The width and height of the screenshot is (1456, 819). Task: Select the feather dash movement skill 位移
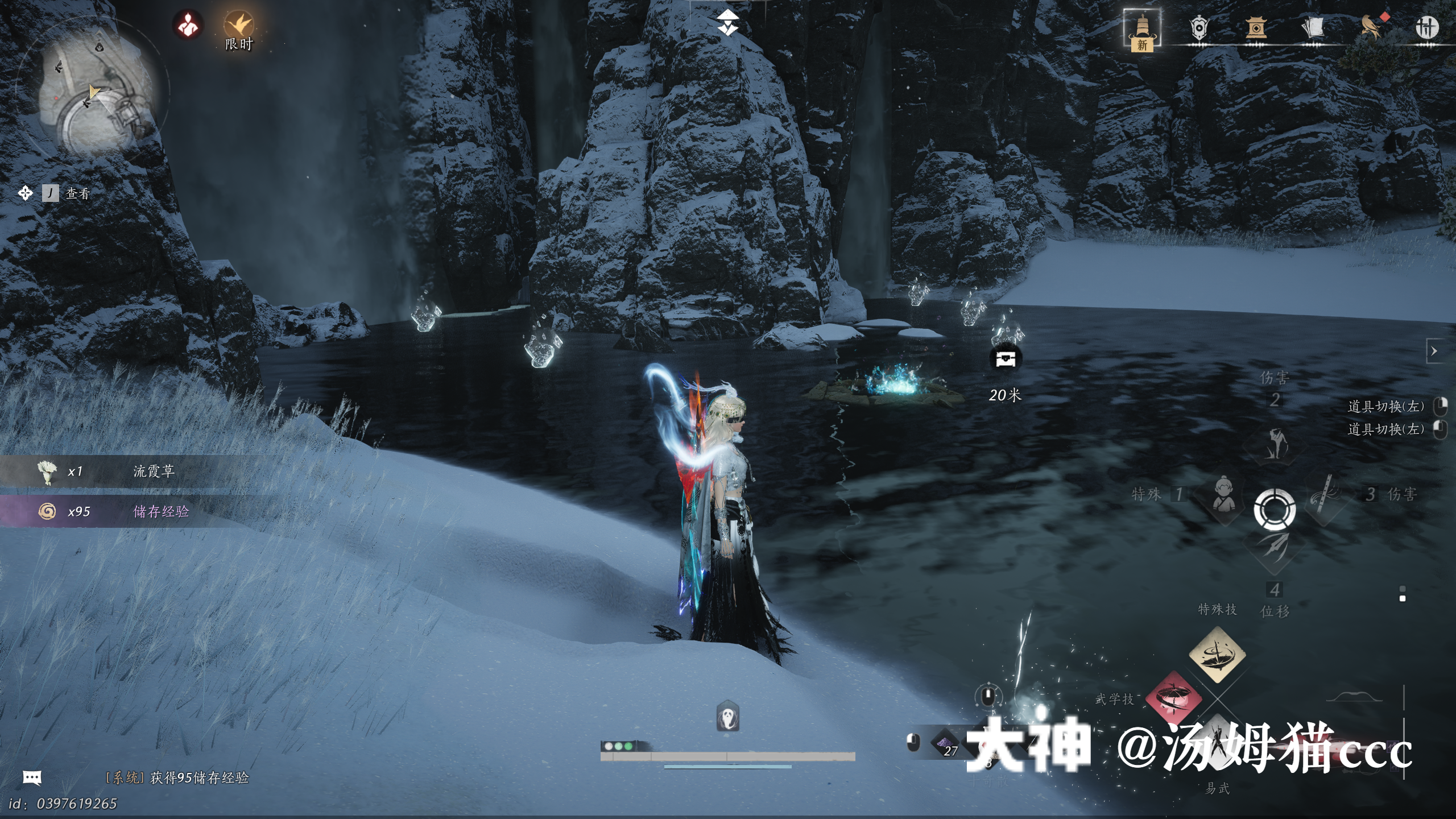(1274, 547)
